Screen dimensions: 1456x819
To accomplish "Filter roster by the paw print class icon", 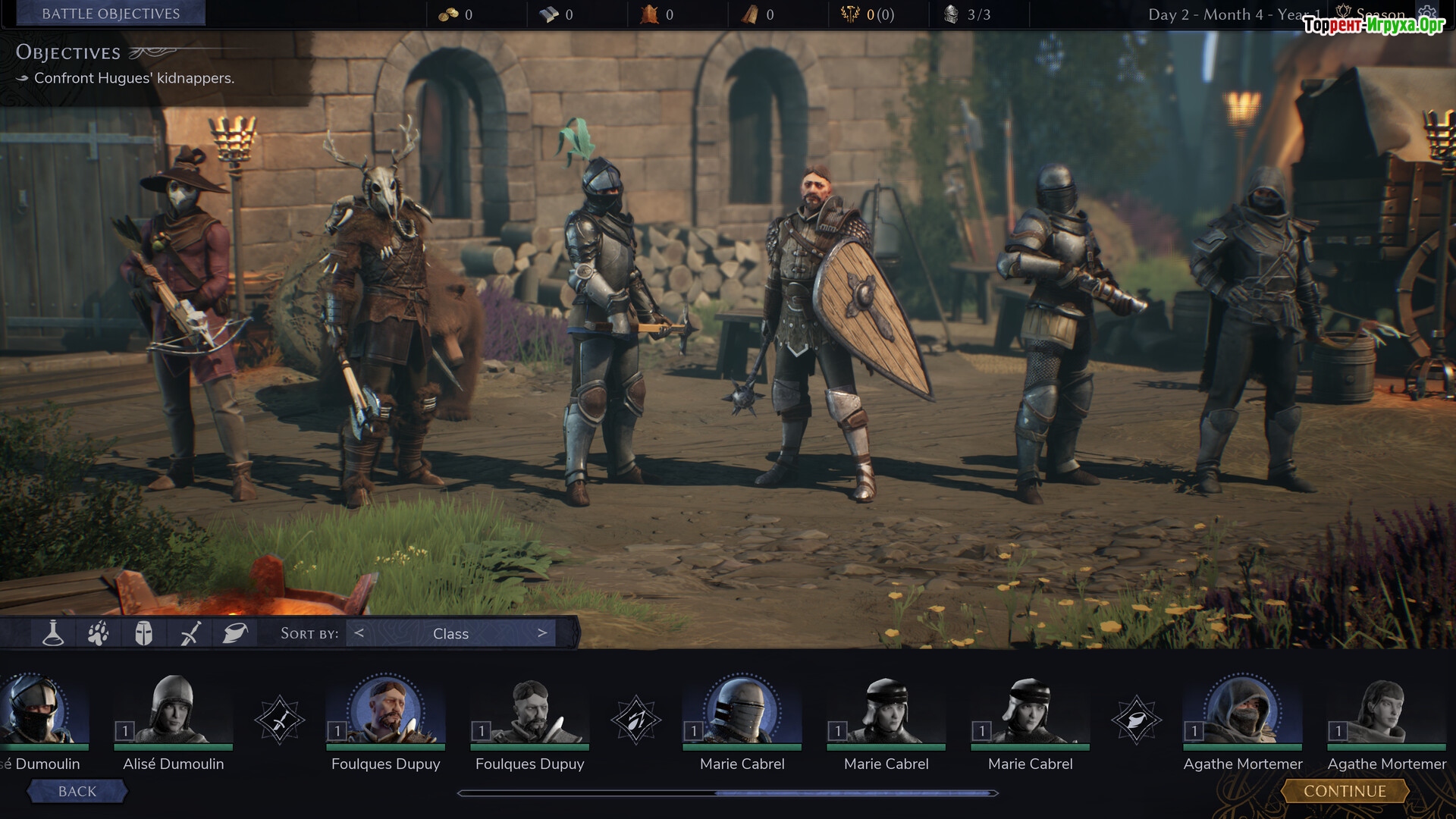I will coord(98,633).
